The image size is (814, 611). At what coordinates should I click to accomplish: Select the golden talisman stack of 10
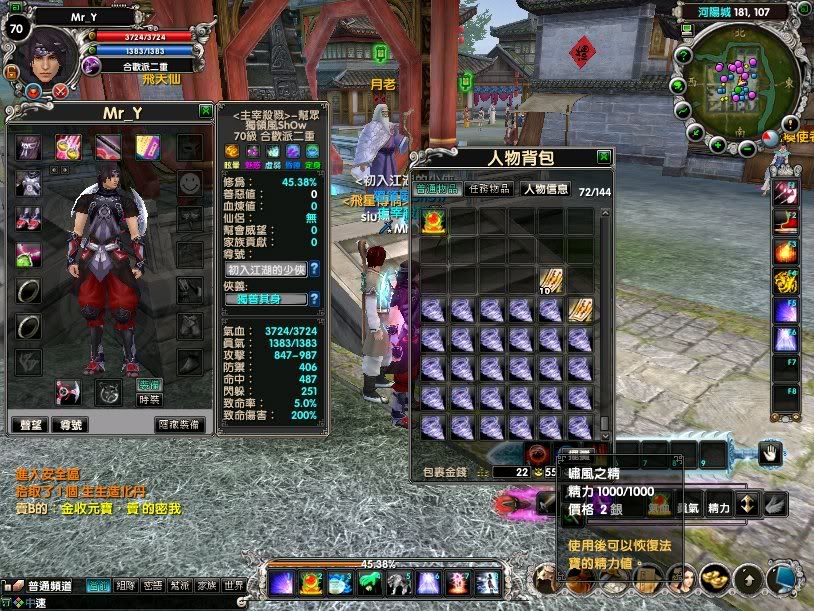coord(551,281)
